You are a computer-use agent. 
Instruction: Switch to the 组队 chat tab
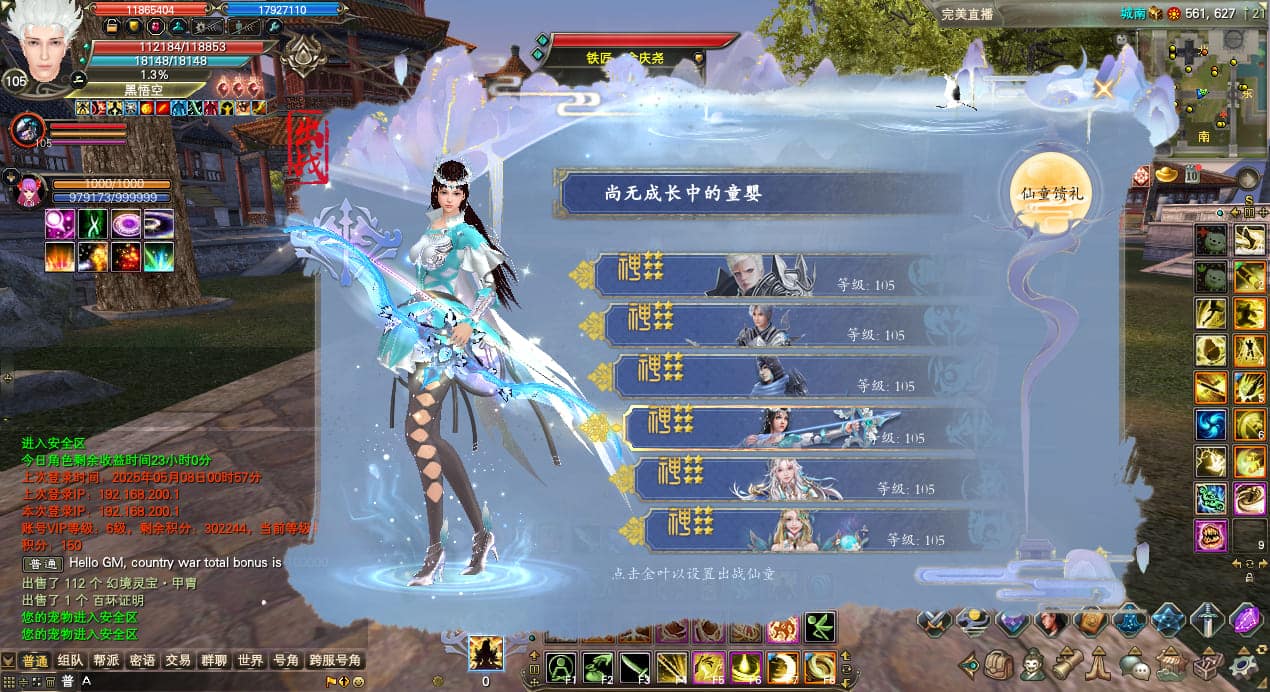click(x=70, y=661)
